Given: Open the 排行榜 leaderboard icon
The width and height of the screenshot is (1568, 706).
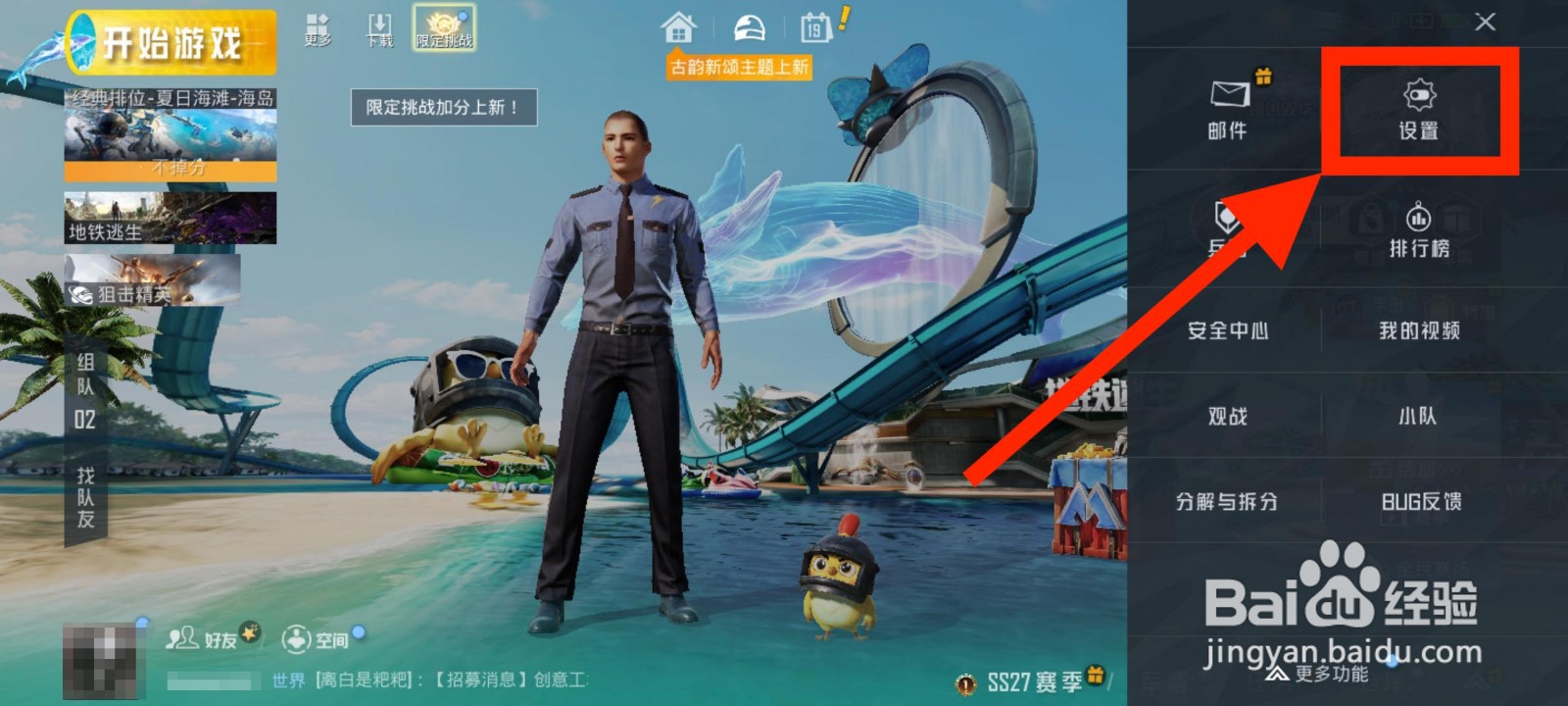Looking at the screenshot, I should (x=1417, y=227).
